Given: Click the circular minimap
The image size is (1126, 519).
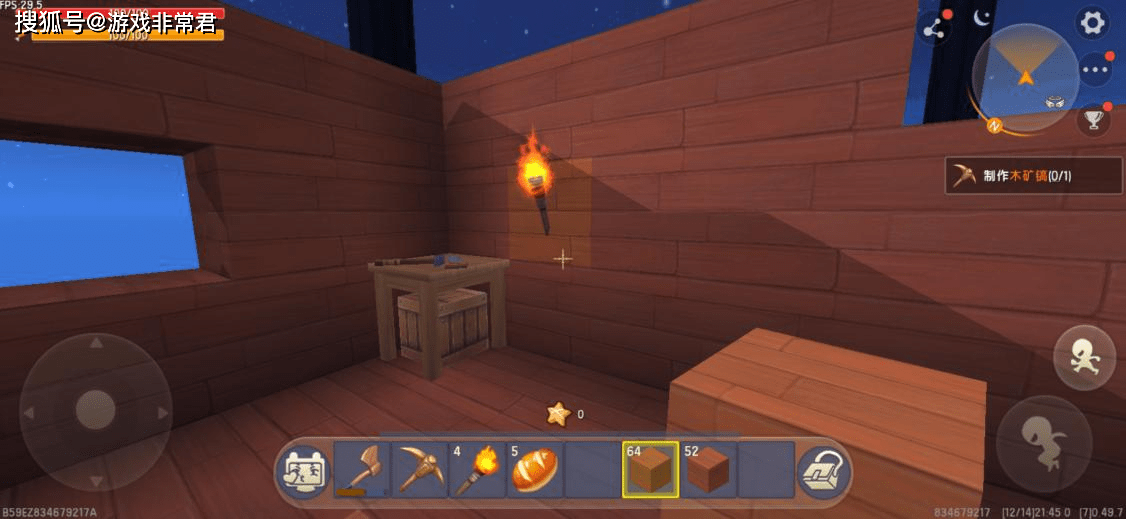Looking at the screenshot, I should (1025, 77).
